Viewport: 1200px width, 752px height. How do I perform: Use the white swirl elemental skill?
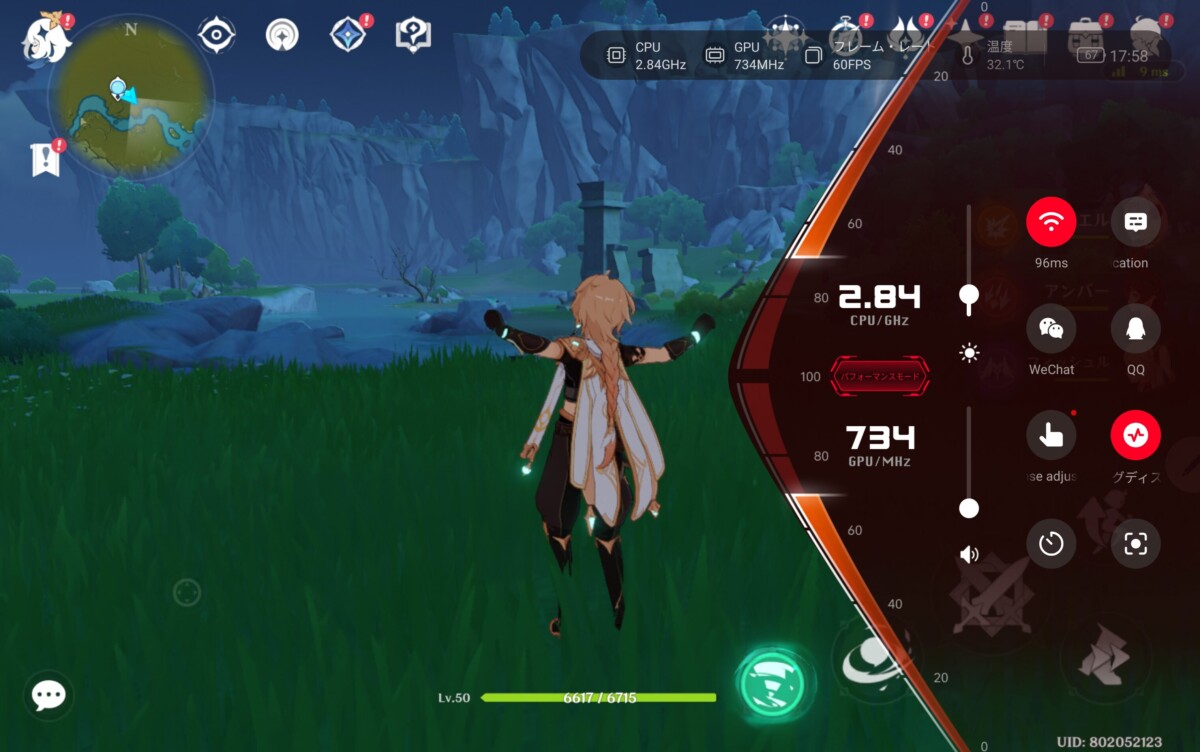tap(868, 659)
